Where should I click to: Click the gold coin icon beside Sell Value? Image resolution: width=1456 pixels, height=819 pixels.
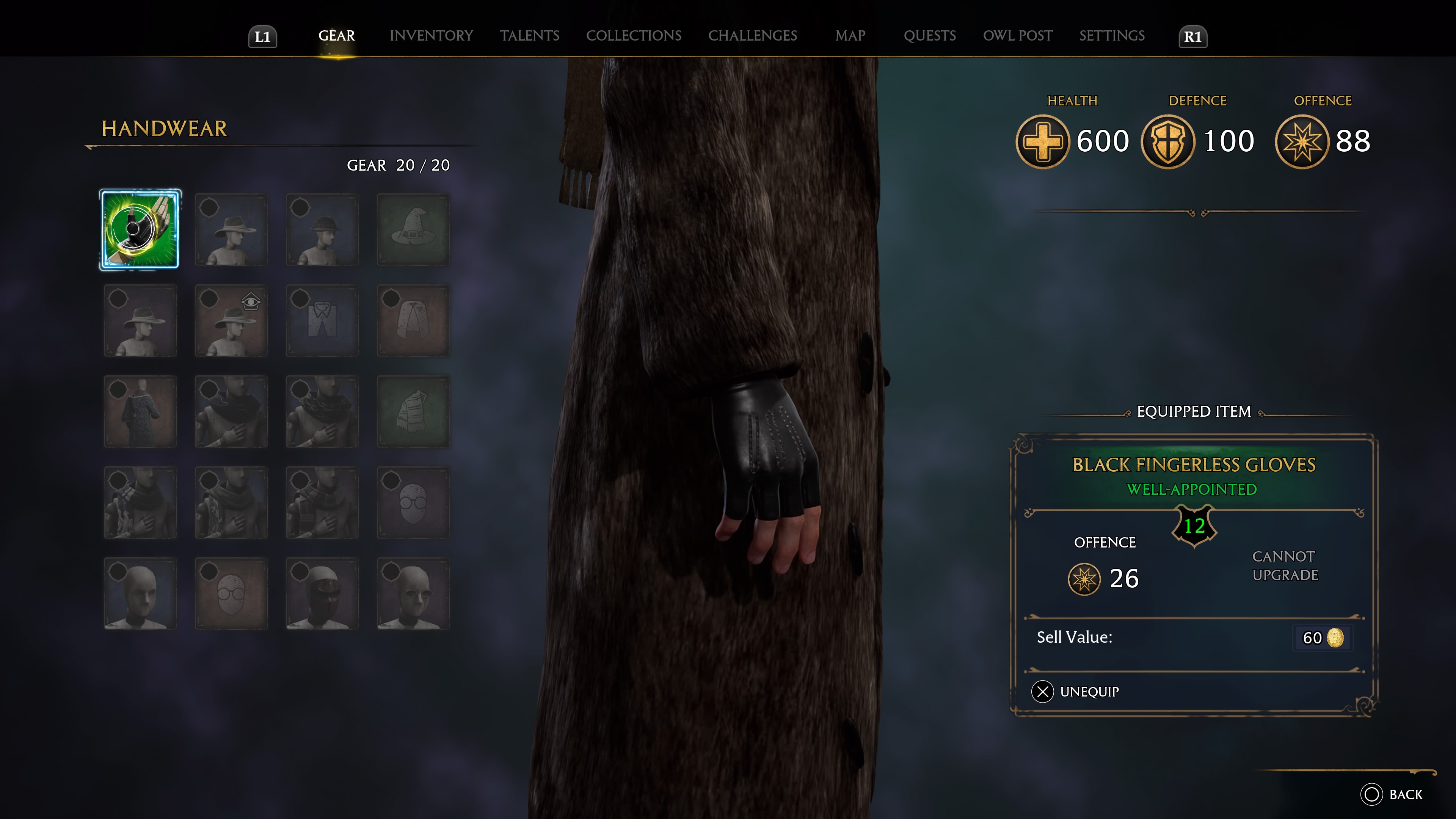click(1337, 637)
